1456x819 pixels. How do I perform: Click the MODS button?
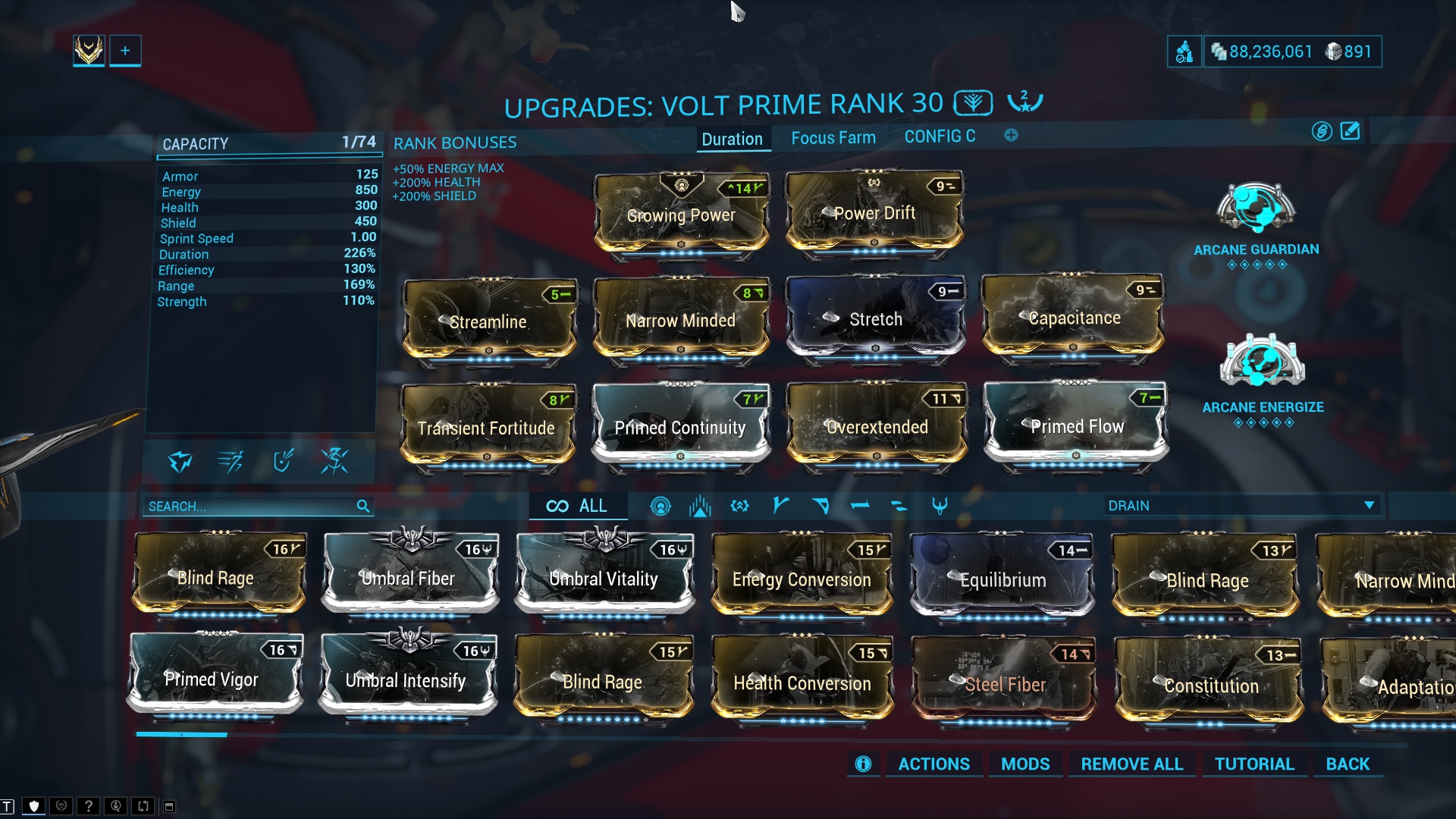tap(1025, 764)
